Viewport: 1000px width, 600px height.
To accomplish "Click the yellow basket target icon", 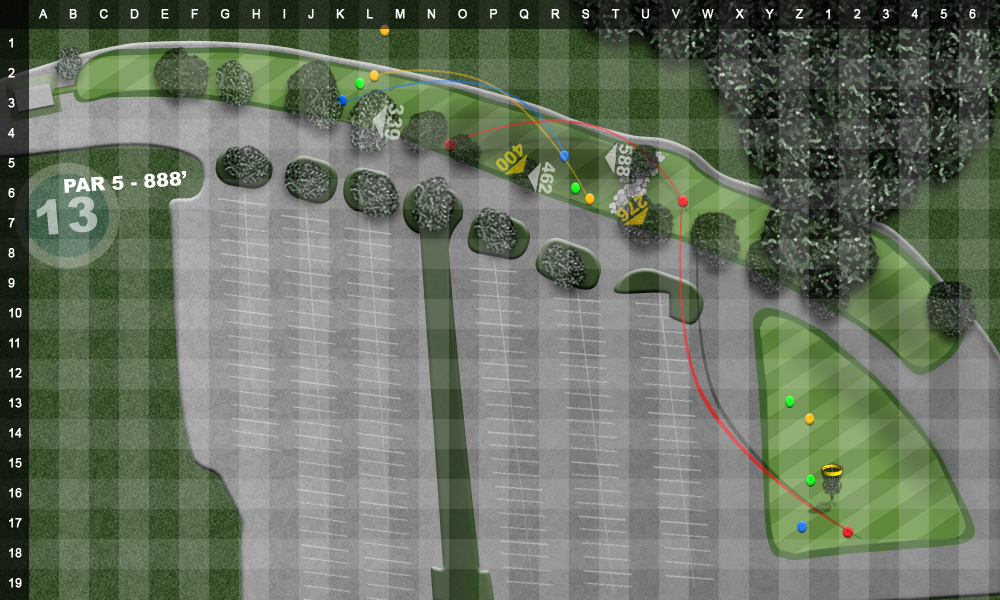I will click(832, 470).
